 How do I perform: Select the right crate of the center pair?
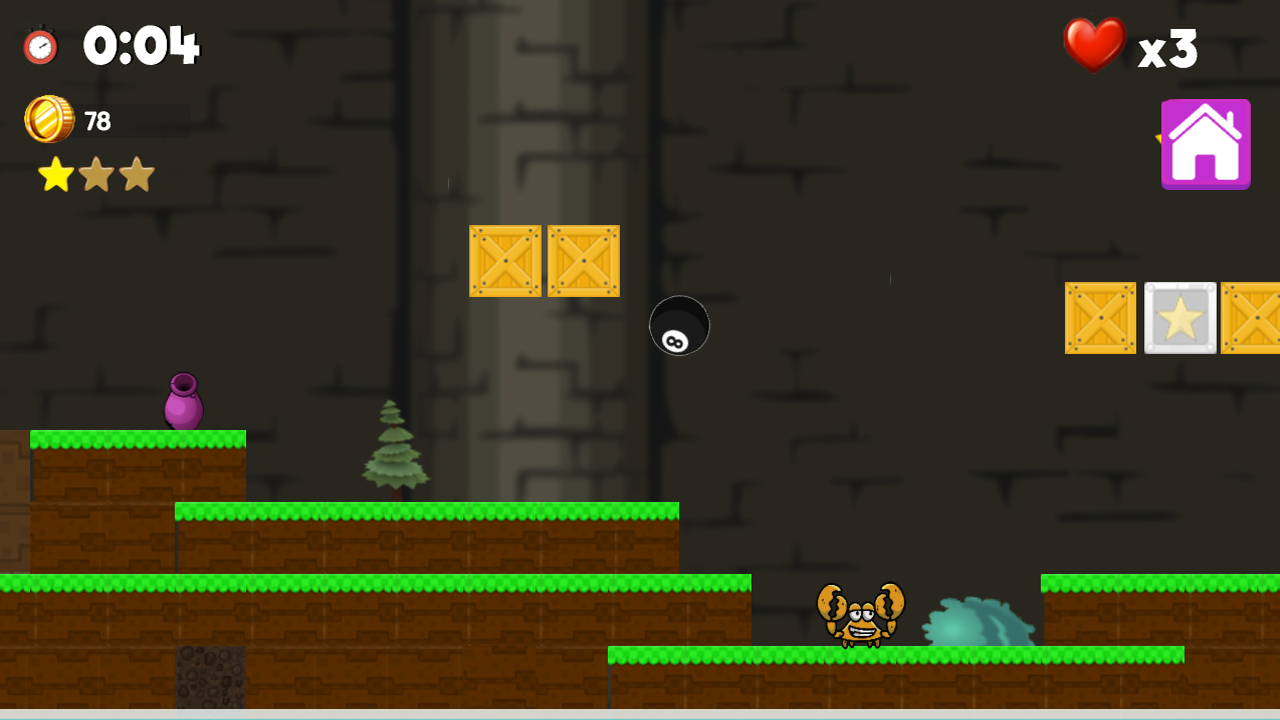point(583,261)
